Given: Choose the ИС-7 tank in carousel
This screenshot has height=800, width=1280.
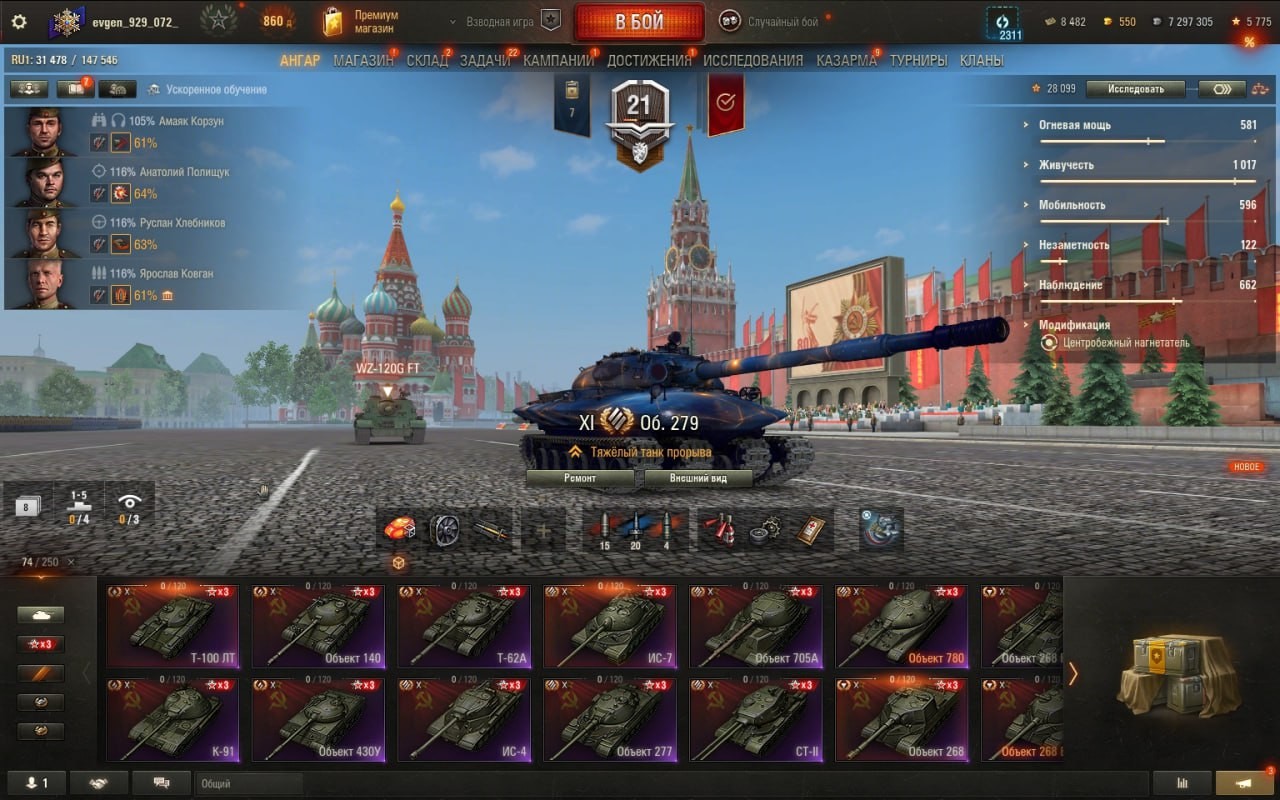Looking at the screenshot, I should click(609, 627).
